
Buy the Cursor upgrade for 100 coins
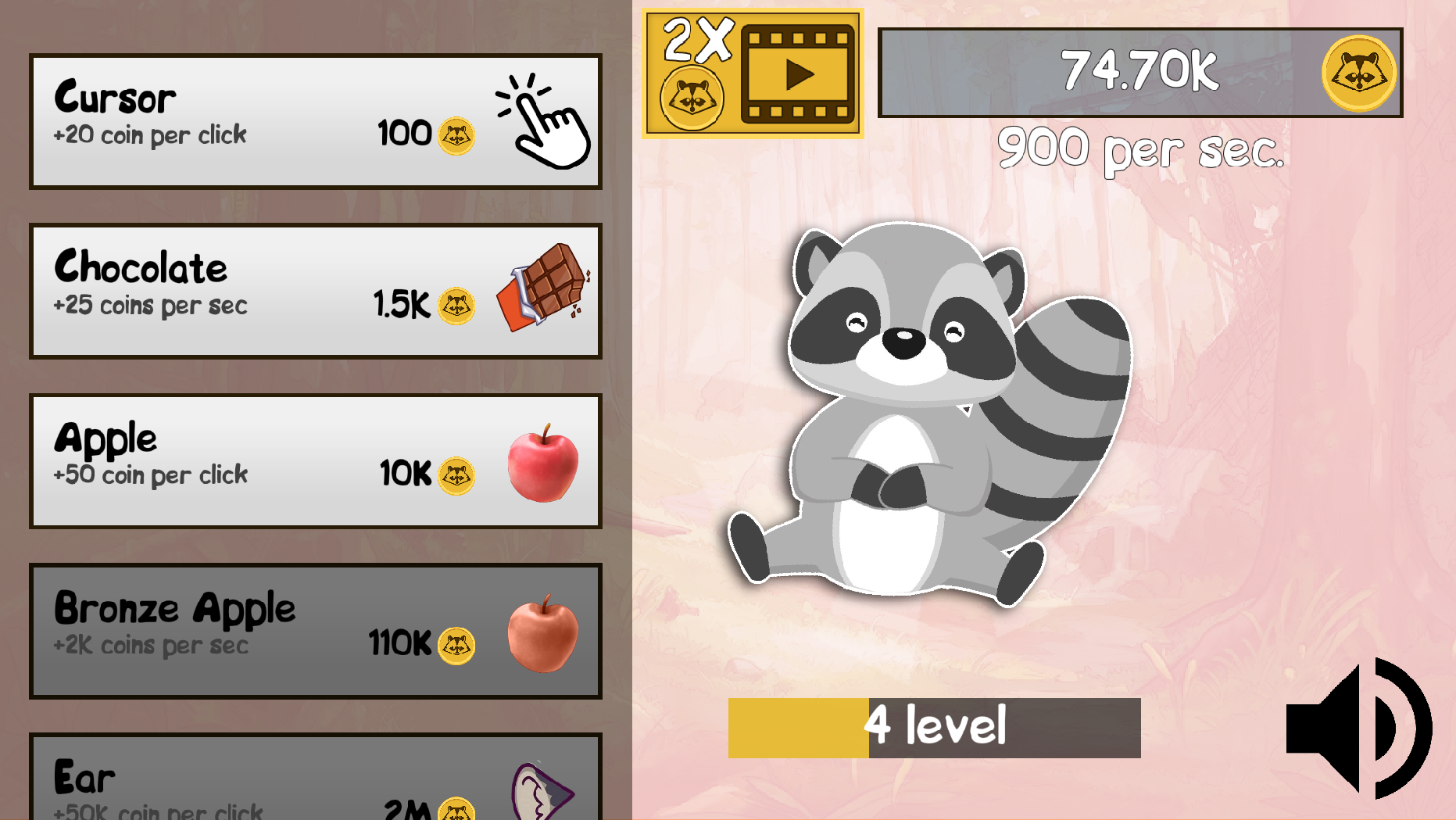[x=313, y=121]
